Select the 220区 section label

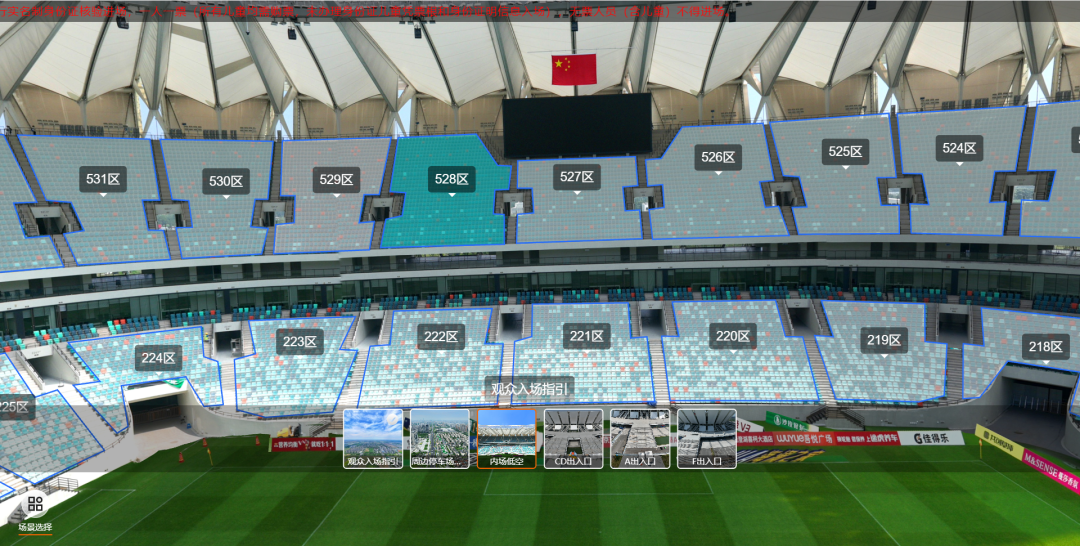(x=733, y=336)
